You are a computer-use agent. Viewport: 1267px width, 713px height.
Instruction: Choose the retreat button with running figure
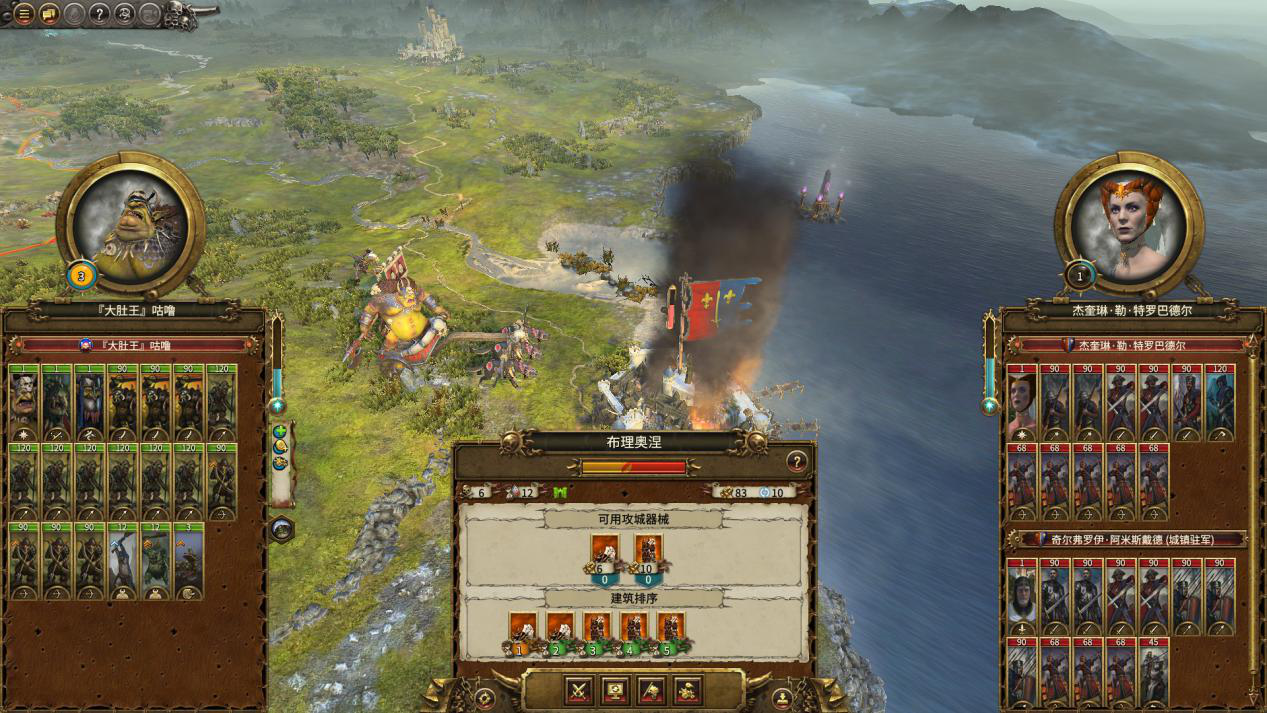pos(687,690)
